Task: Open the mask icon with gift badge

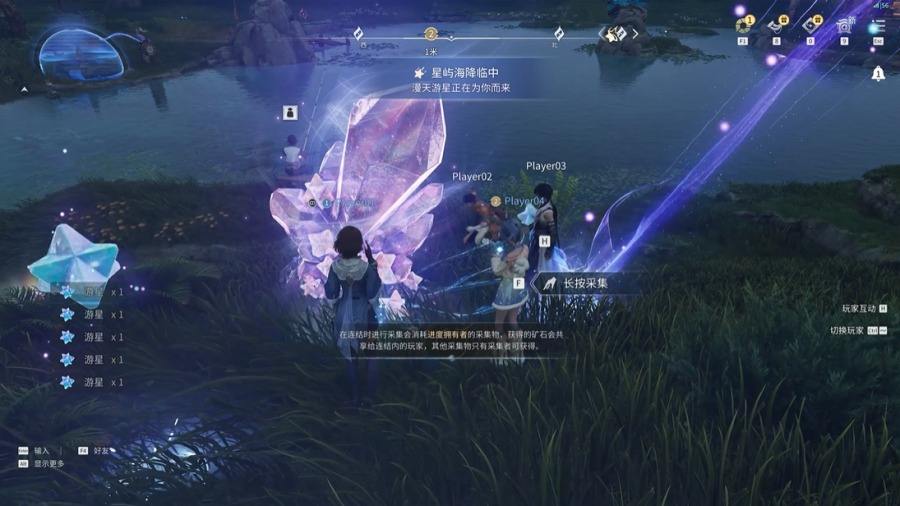Action: 777,26
